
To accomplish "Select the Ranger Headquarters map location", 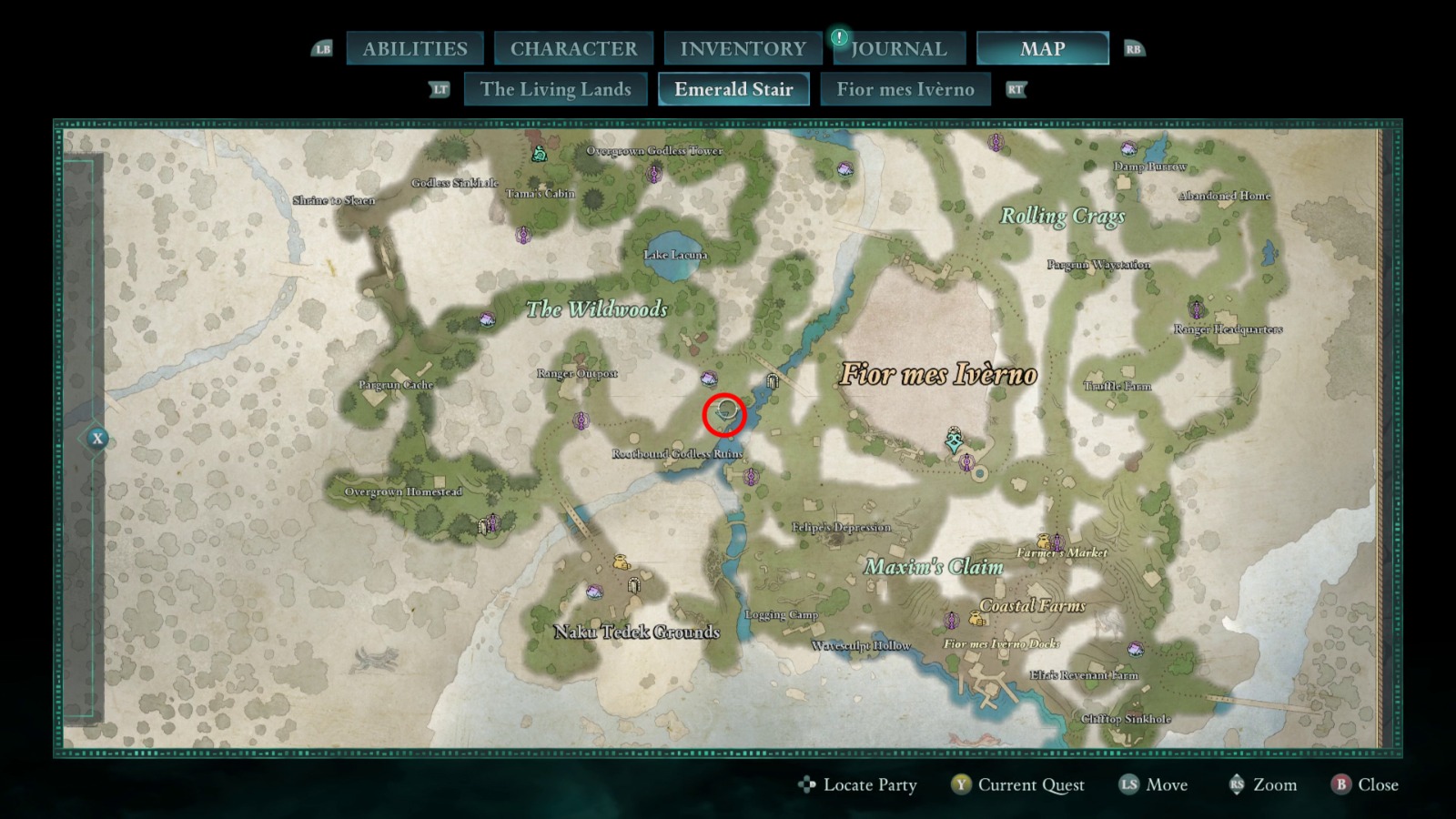I will [1228, 329].
